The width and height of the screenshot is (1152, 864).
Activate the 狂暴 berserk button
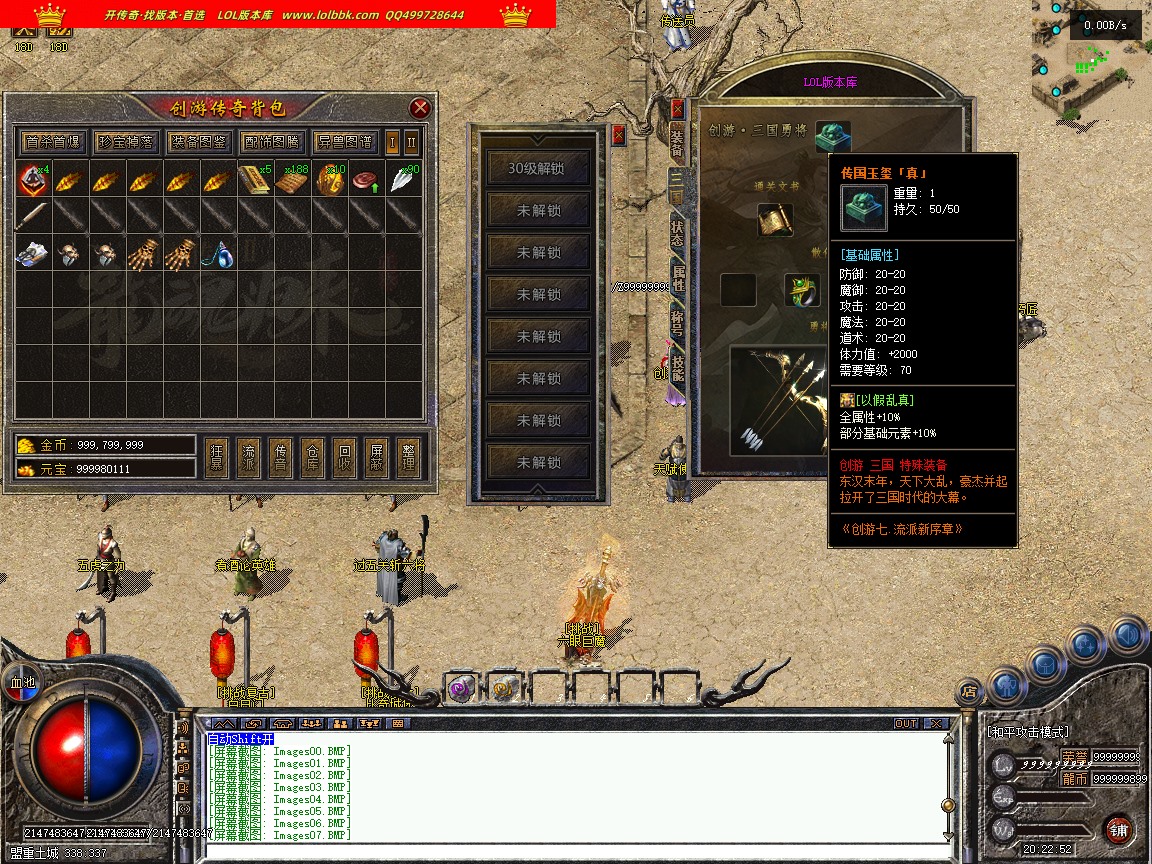[x=217, y=459]
